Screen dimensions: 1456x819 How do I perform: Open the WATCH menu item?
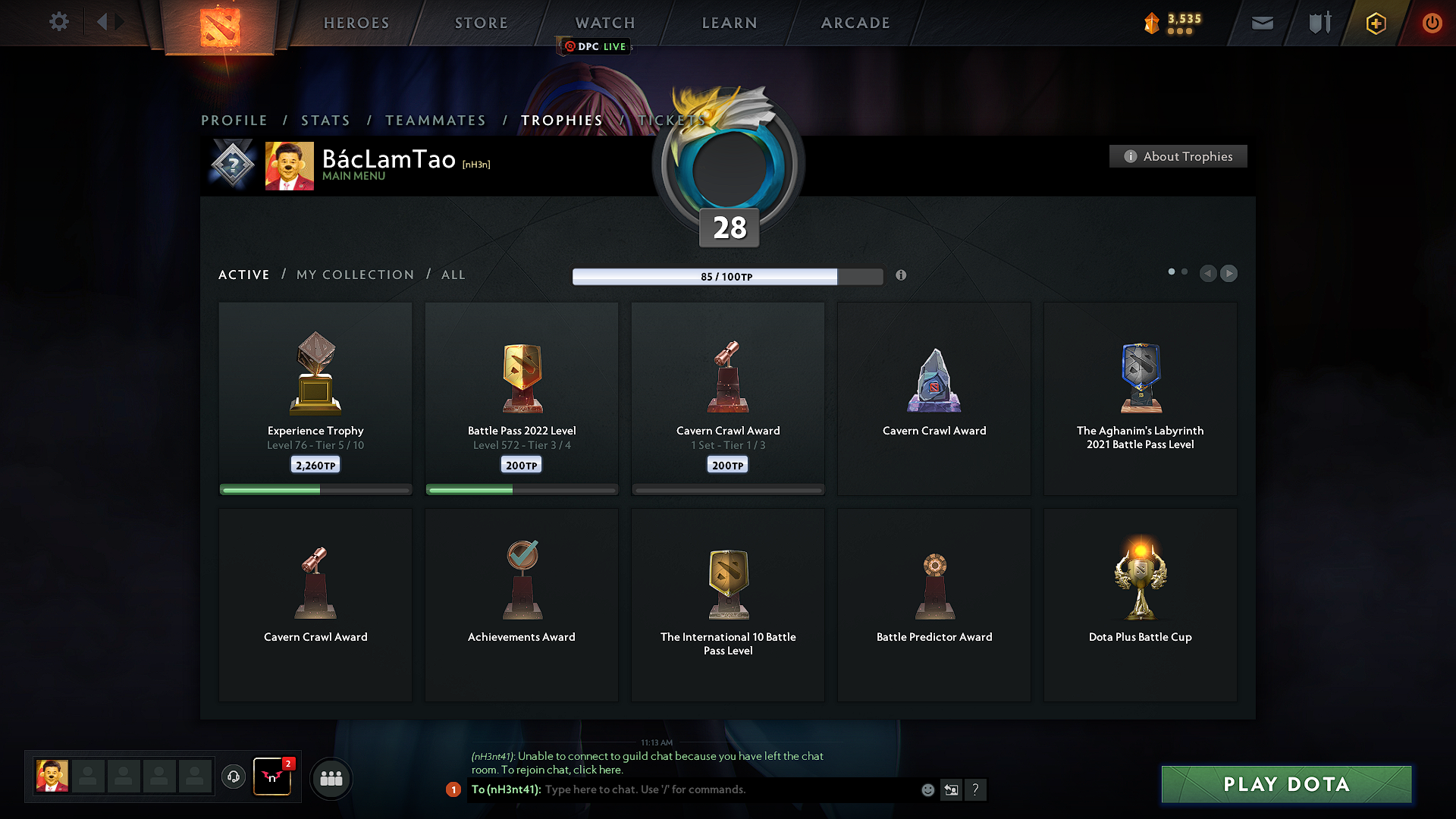point(604,23)
